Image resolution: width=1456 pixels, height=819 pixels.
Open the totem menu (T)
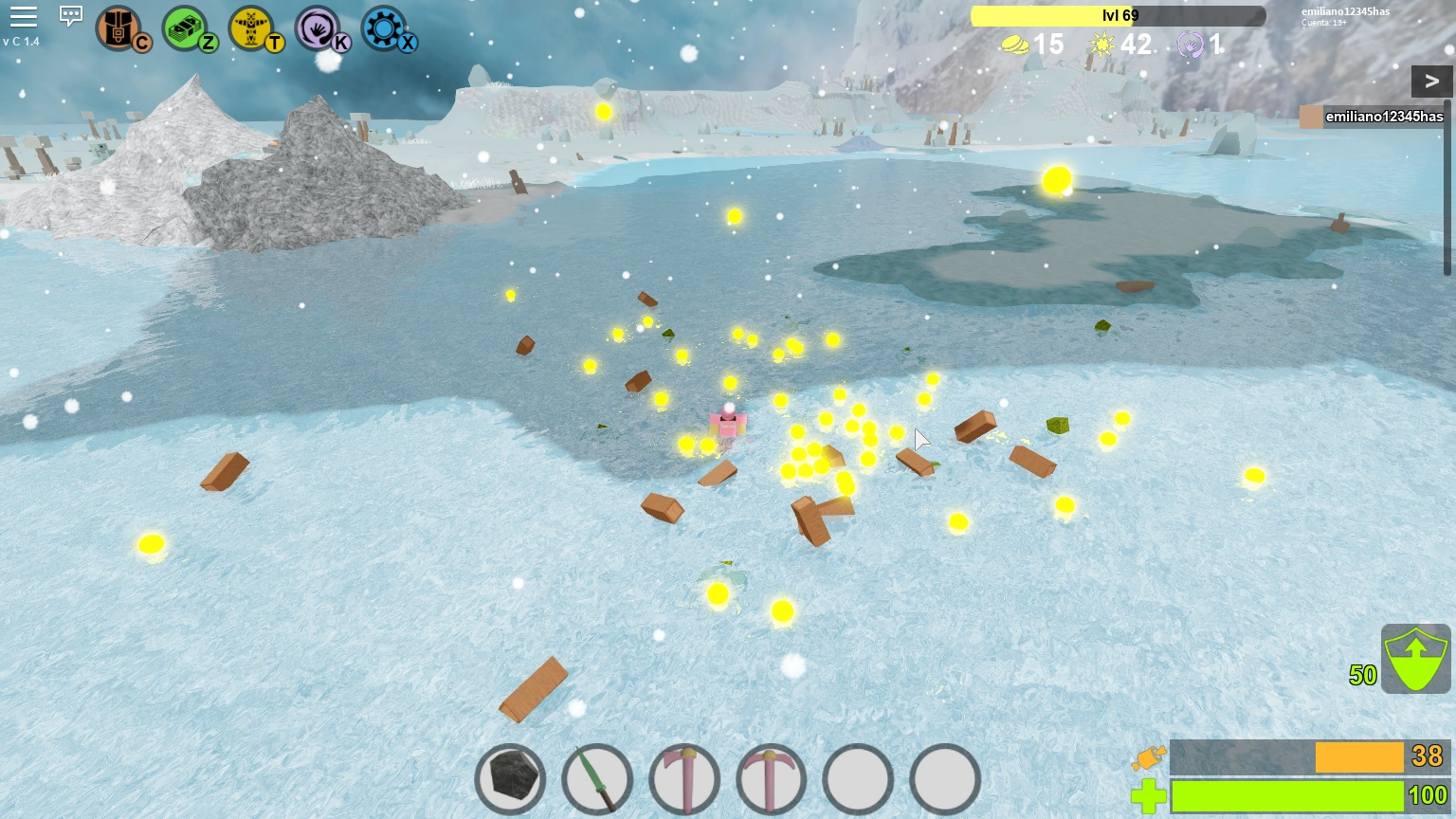[x=252, y=29]
